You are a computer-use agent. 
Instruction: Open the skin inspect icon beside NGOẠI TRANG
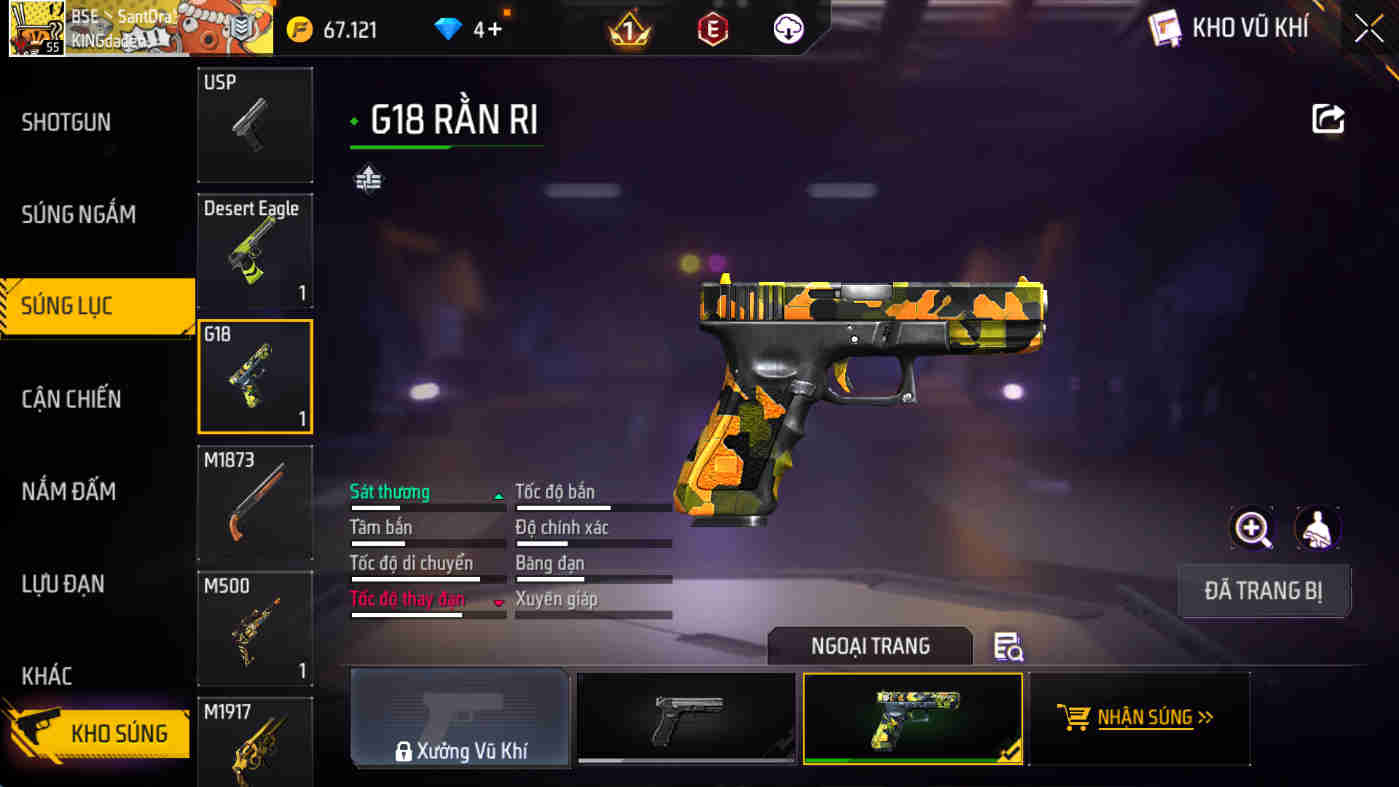(1009, 646)
